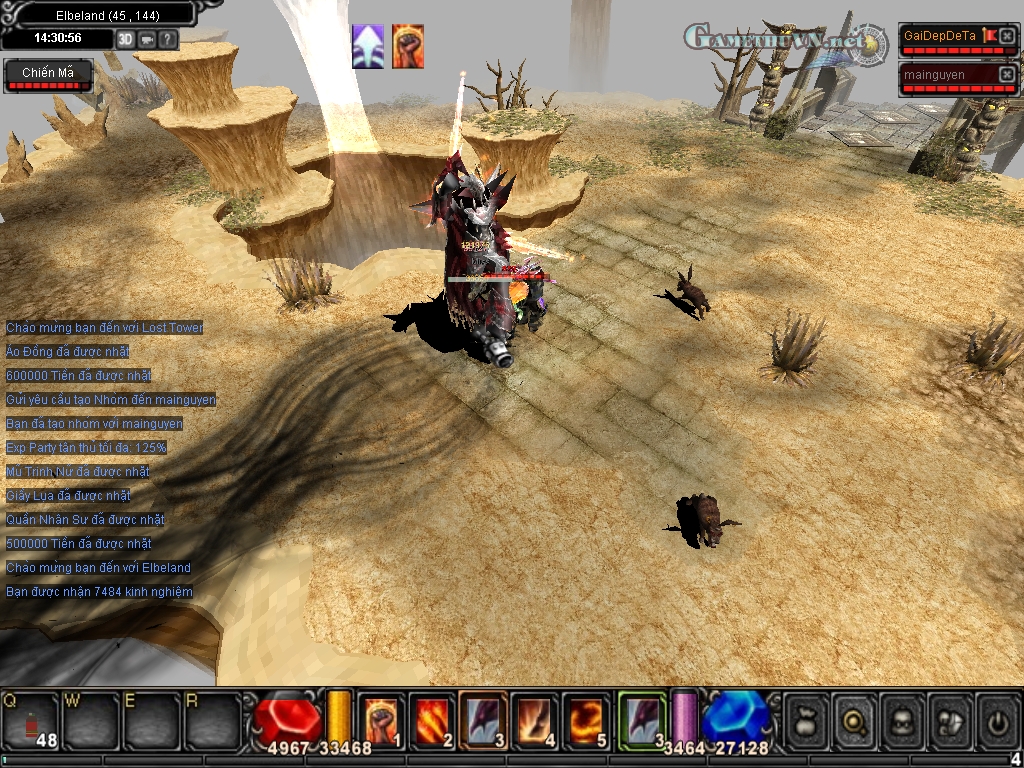
Task: Click the raised fist buff icon
Action: pyautogui.click(x=408, y=47)
